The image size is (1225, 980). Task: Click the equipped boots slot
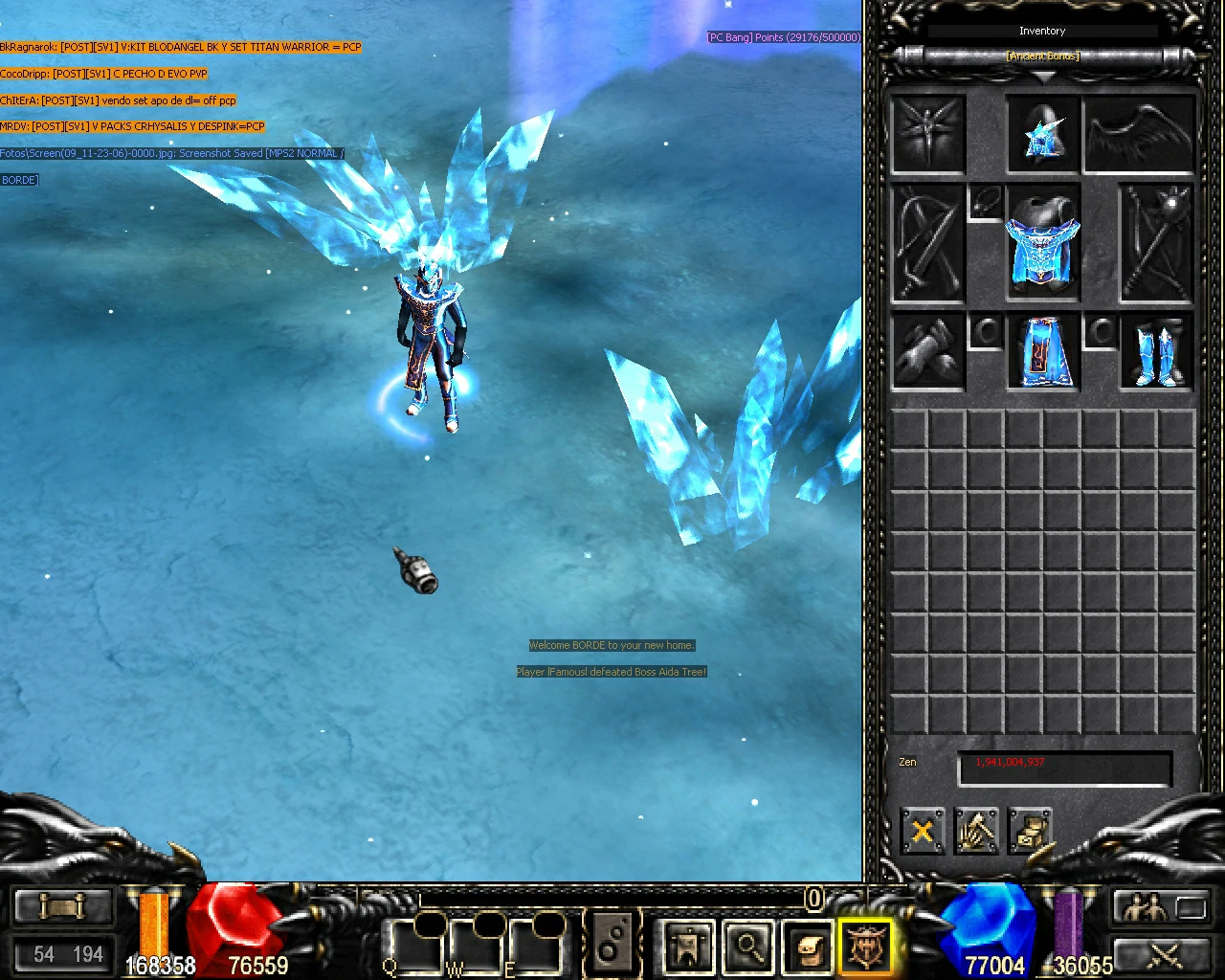coord(1155,352)
